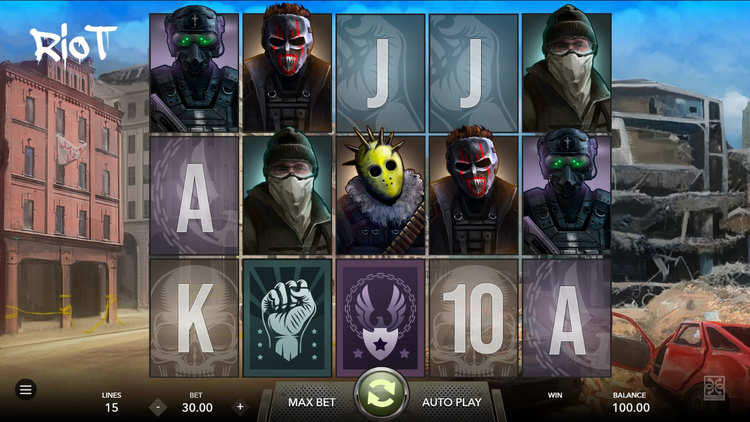This screenshot has width=750, height=422.
Task: Click the MAX BET button
Action: click(x=311, y=402)
